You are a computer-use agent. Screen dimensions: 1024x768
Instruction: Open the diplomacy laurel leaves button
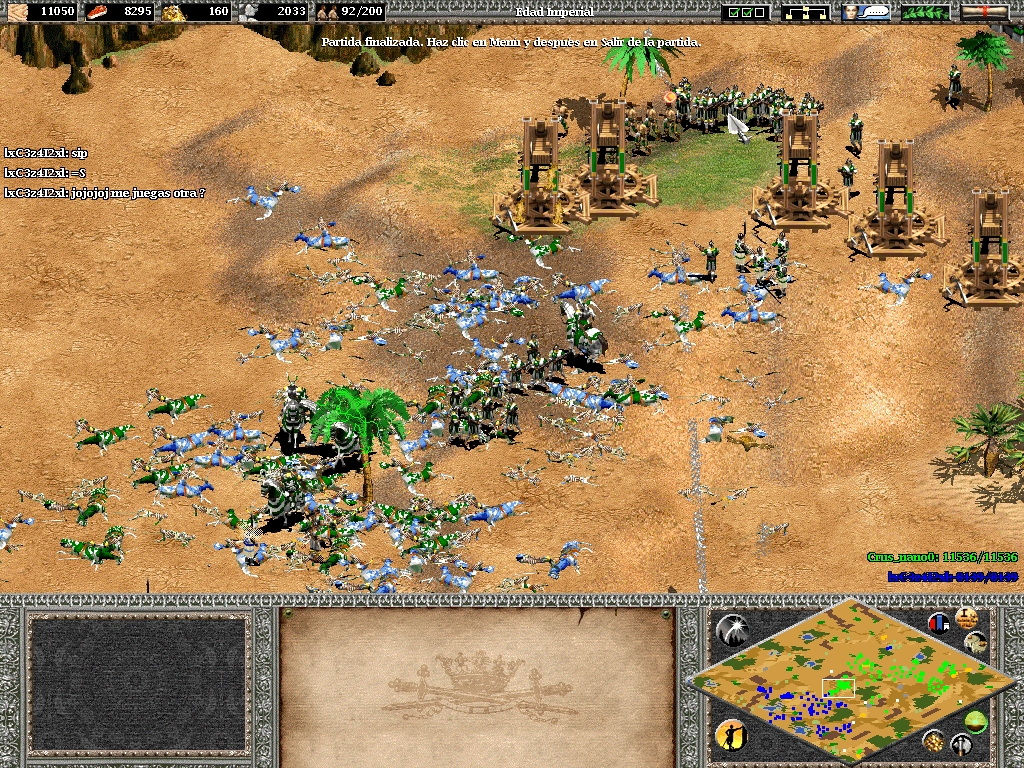coord(925,12)
